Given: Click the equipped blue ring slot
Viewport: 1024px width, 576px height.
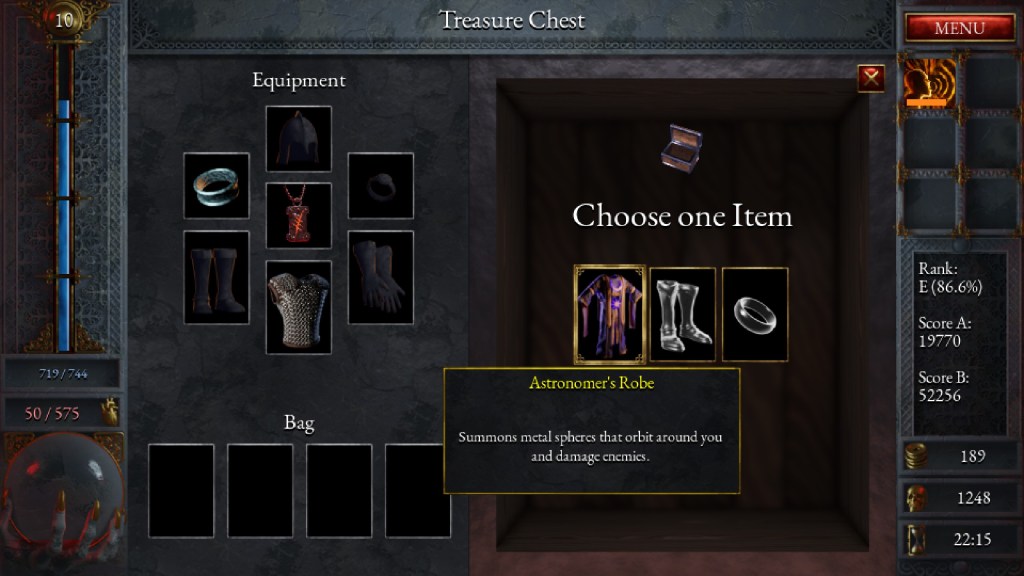Looking at the screenshot, I should (x=216, y=185).
